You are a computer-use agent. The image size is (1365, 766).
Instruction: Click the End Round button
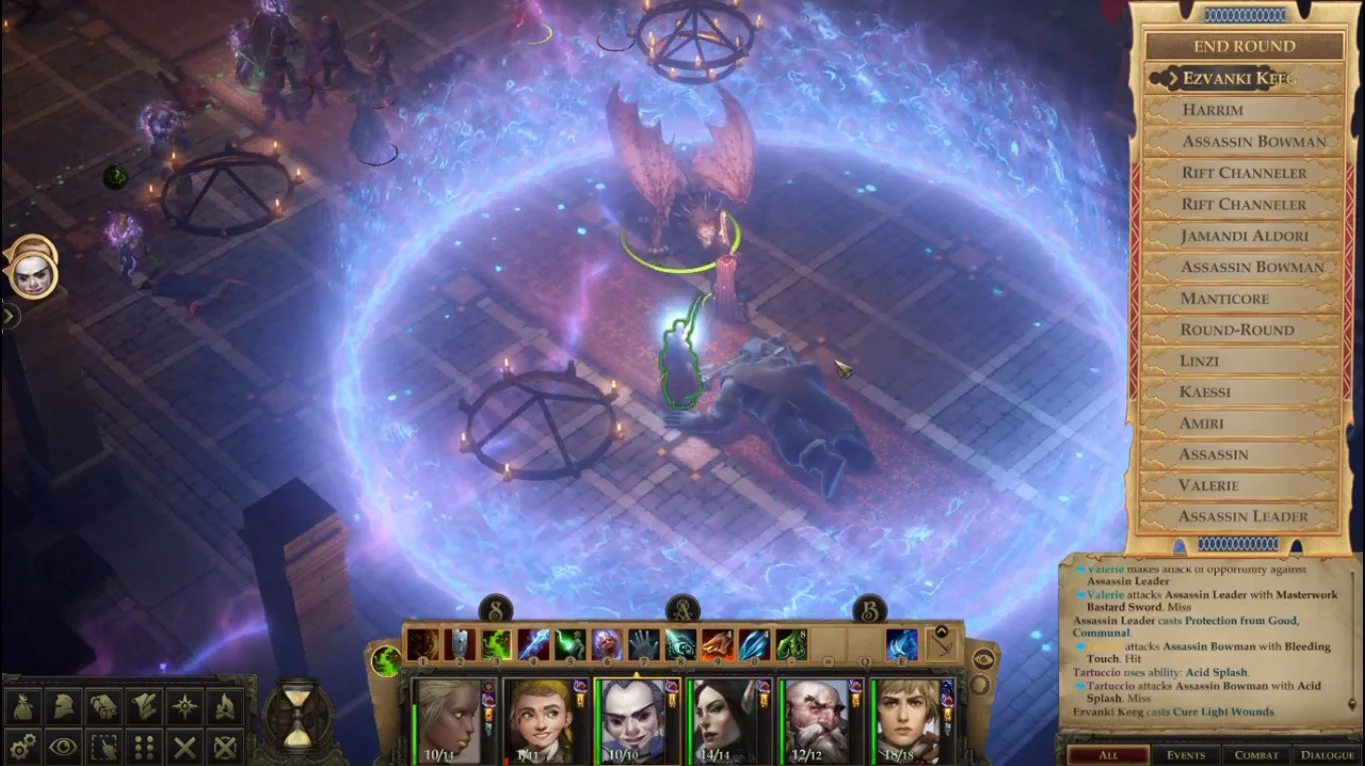click(x=1243, y=46)
